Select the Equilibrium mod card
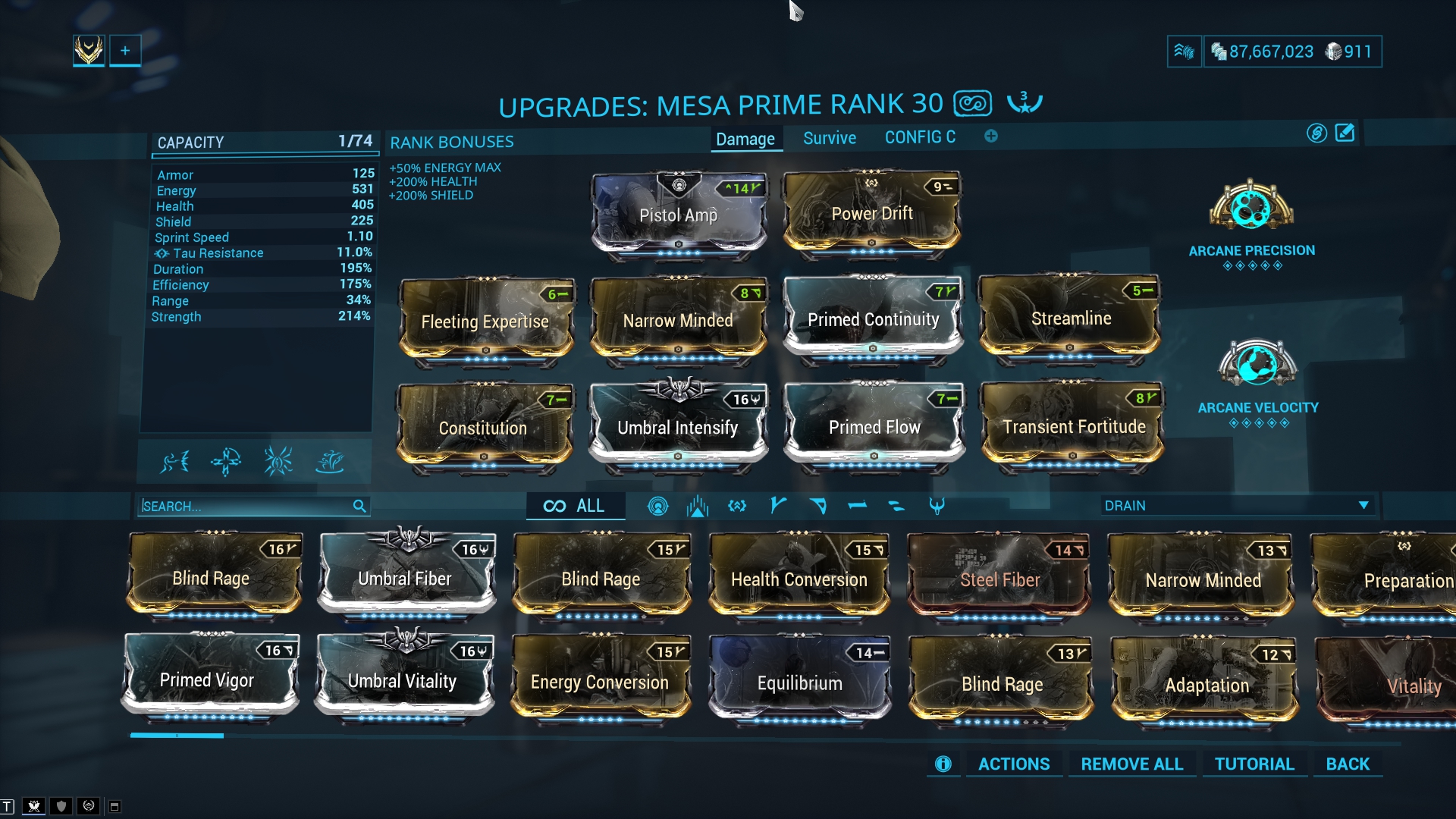 click(x=799, y=682)
